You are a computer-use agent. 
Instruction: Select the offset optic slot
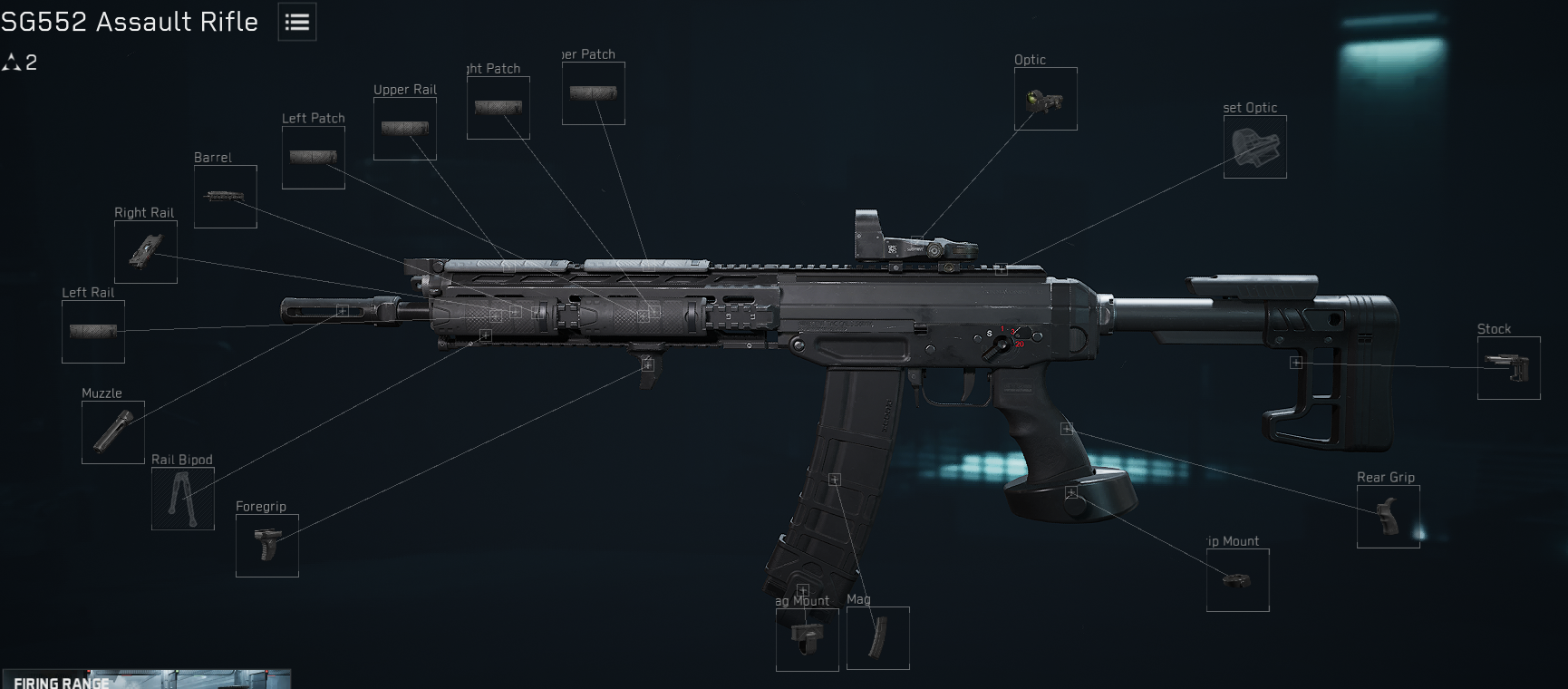(1255, 147)
